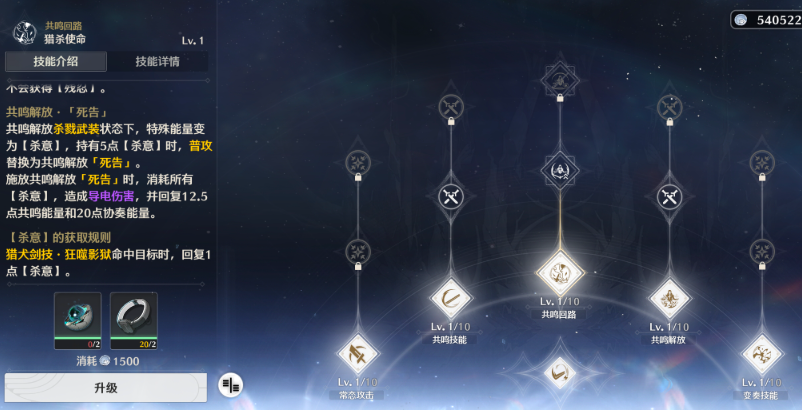Select the 共鸣回路 skill node

pyautogui.click(x=559, y=272)
